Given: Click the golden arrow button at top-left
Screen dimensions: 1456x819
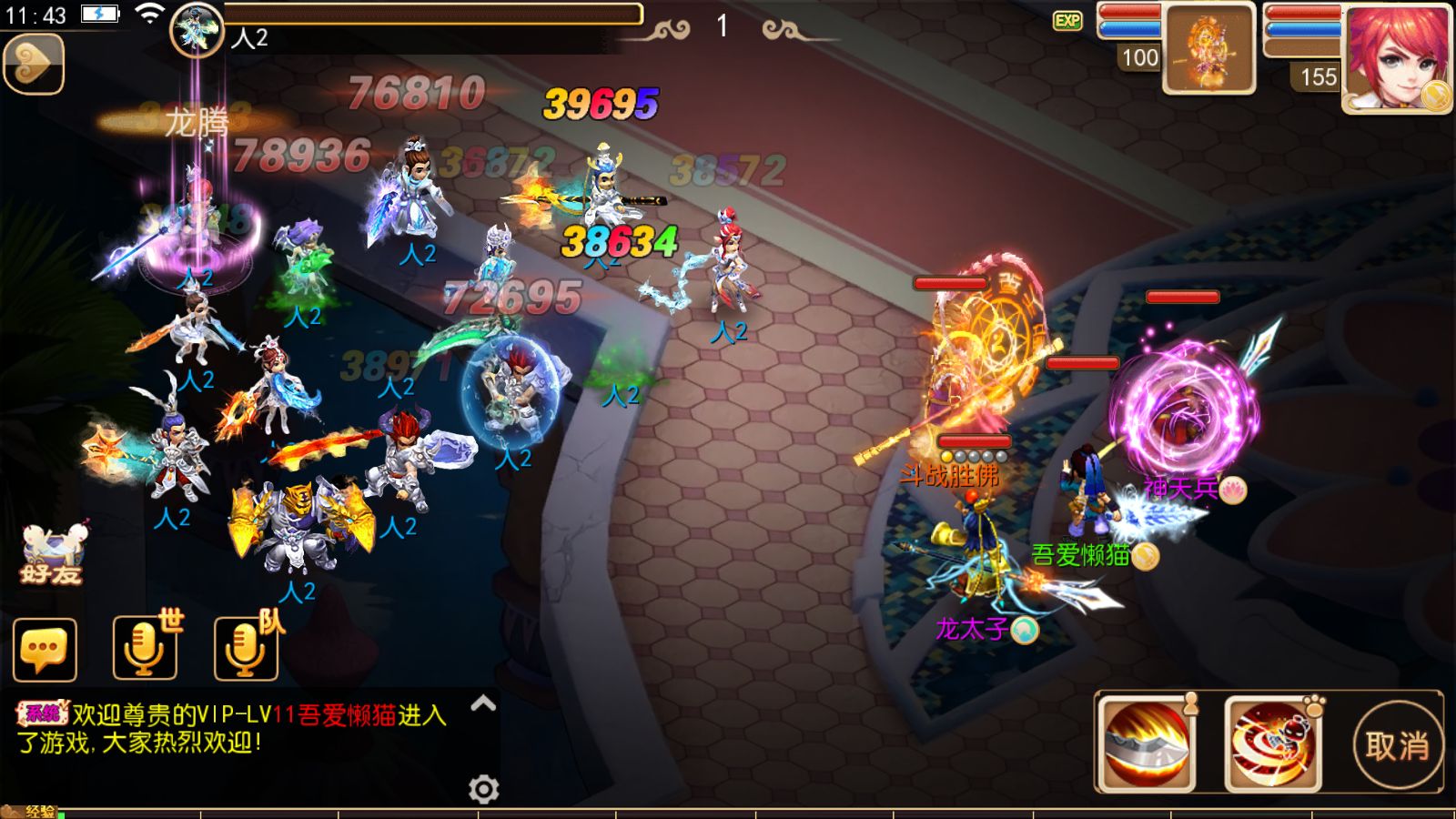Looking at the screenshot, I should point(34,64).
